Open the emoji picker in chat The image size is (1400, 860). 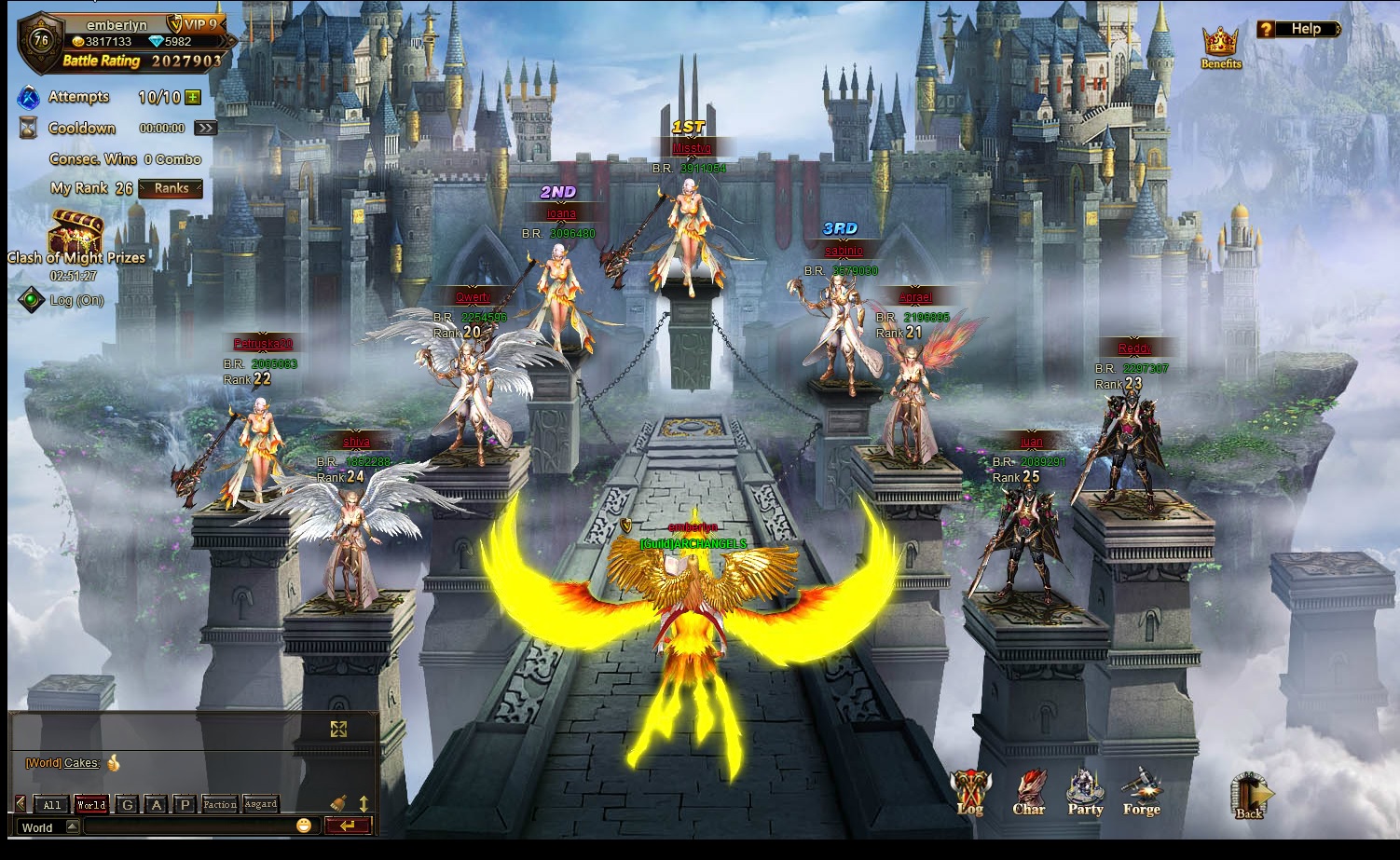coord(304,826)
